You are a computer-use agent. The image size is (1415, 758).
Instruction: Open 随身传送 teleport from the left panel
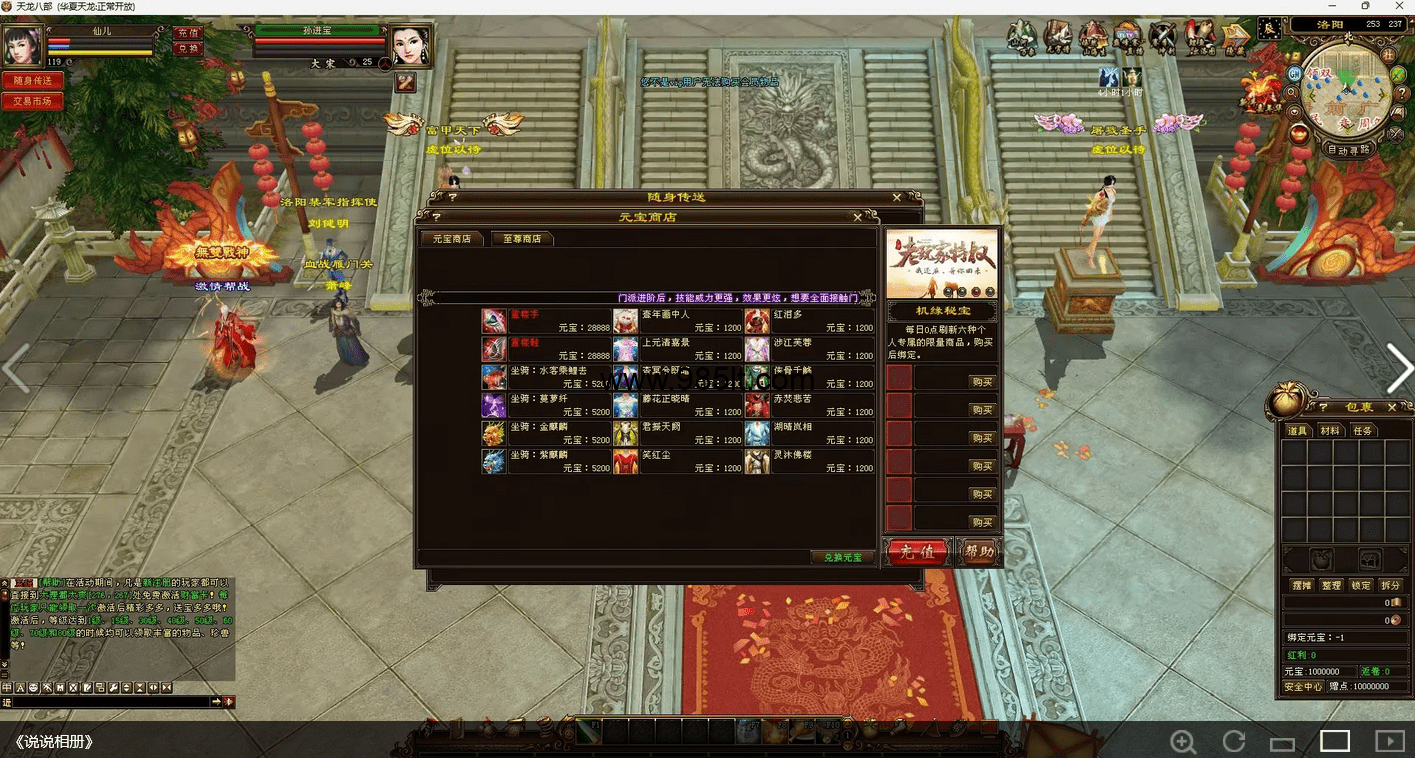(x=32, y=81)
